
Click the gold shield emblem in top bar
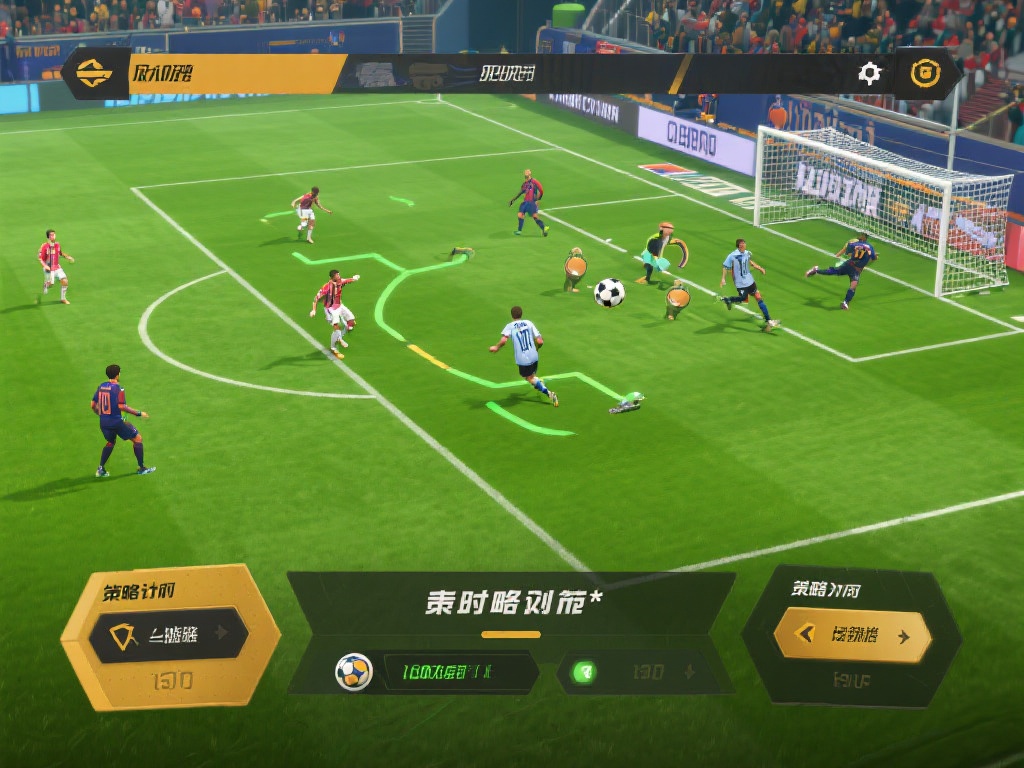[x=925, y=73]
